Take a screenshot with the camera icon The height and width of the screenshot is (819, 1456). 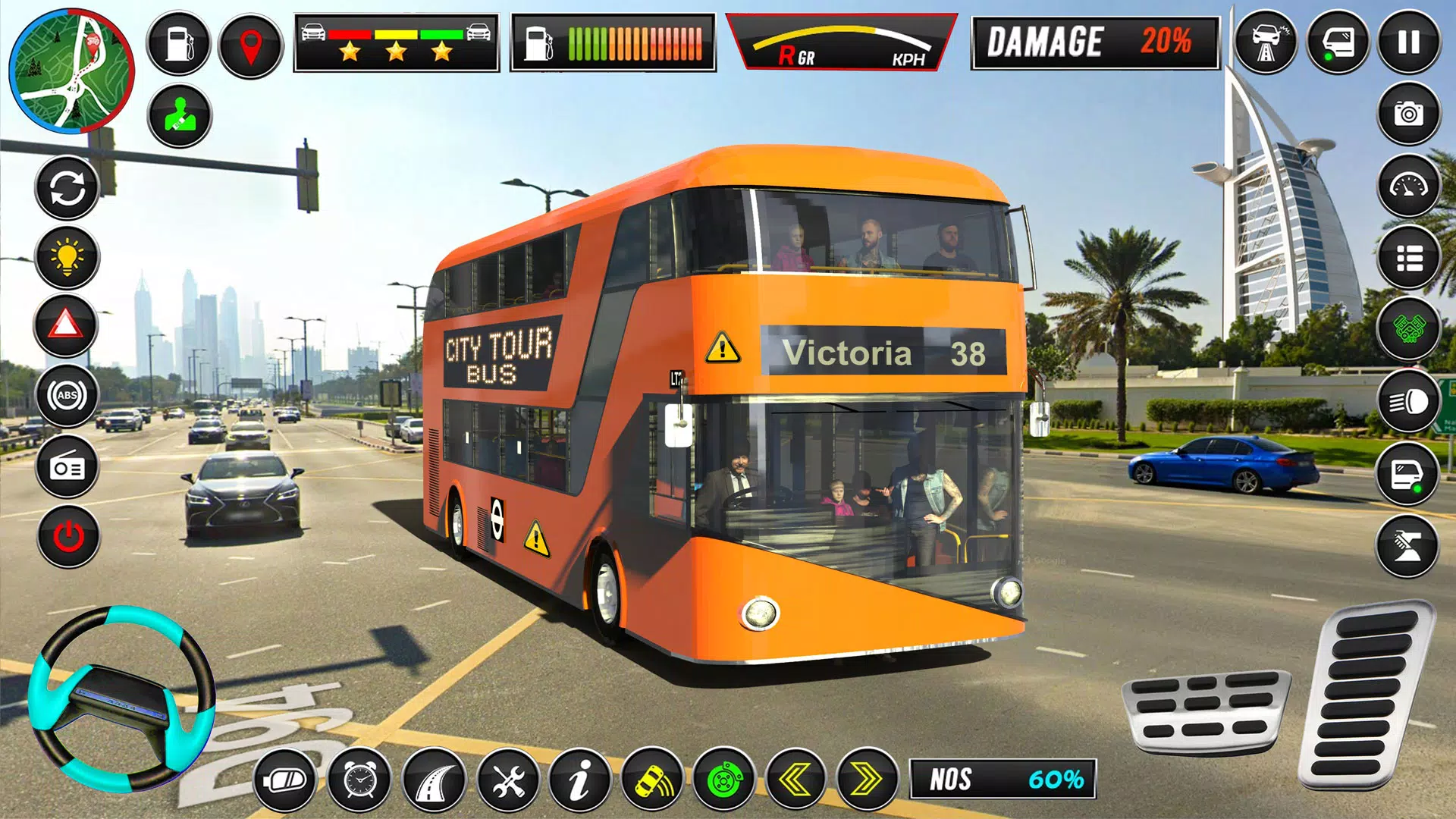click(x=1408, y=114)
